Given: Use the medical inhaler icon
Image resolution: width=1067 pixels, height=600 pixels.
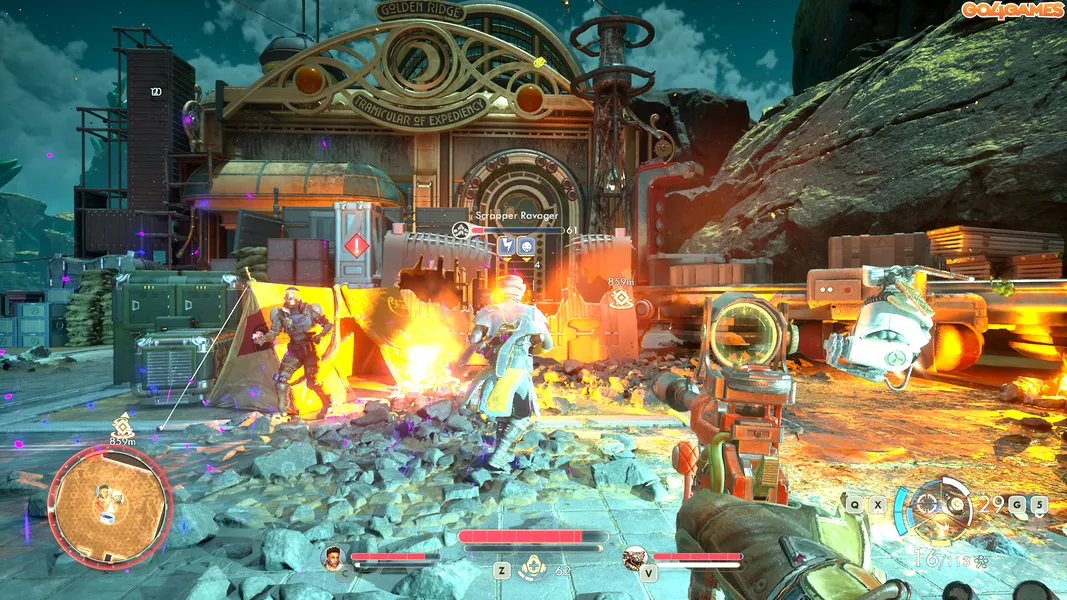Looking at the screenshot, I should (532, 569).
